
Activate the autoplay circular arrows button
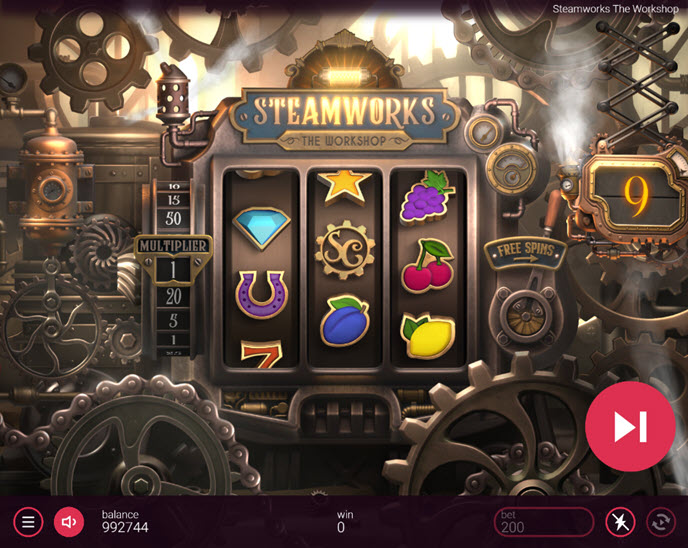coord(661,521)
